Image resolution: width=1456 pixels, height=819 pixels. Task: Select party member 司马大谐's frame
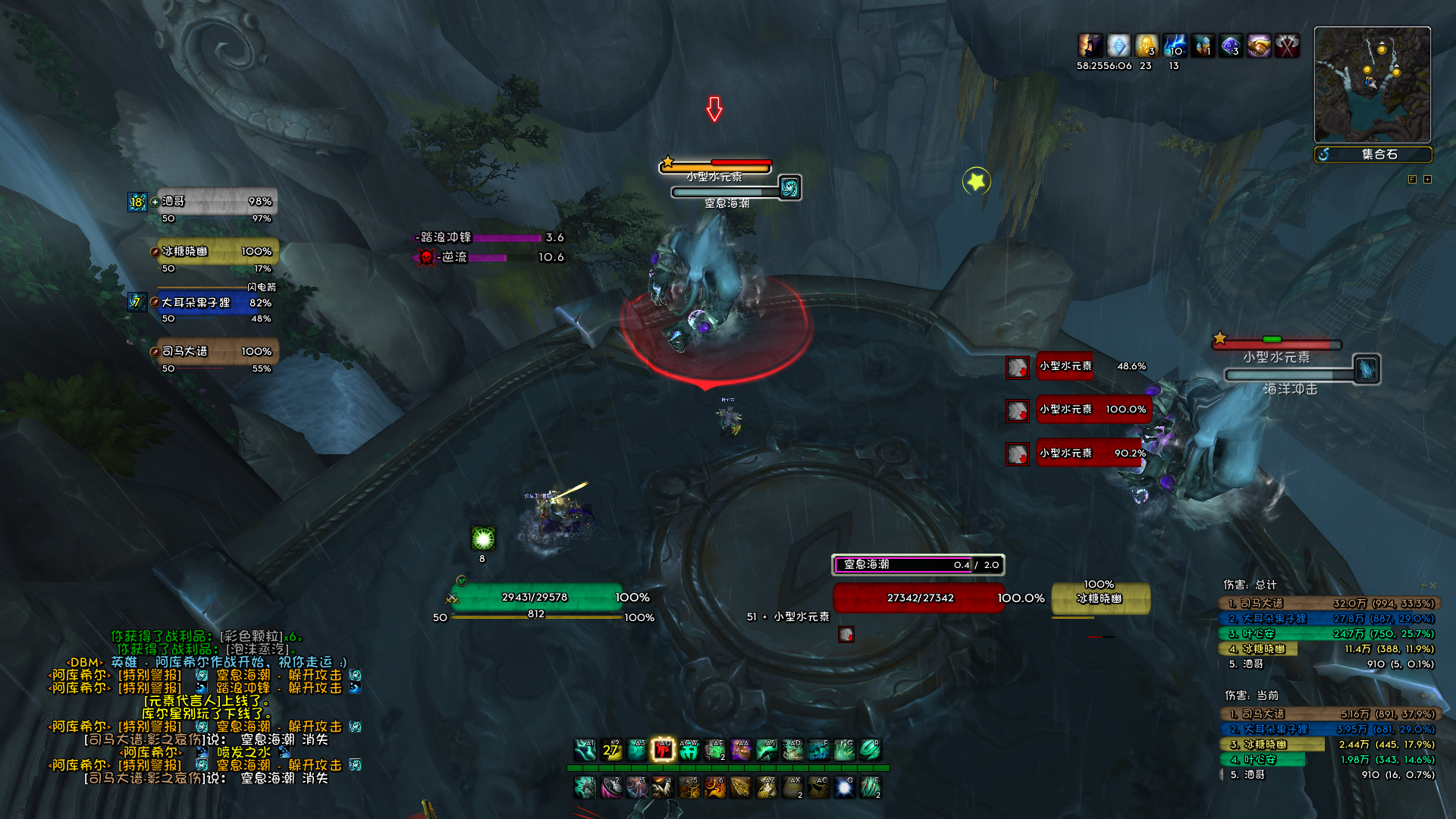click(x=216, y=352)
